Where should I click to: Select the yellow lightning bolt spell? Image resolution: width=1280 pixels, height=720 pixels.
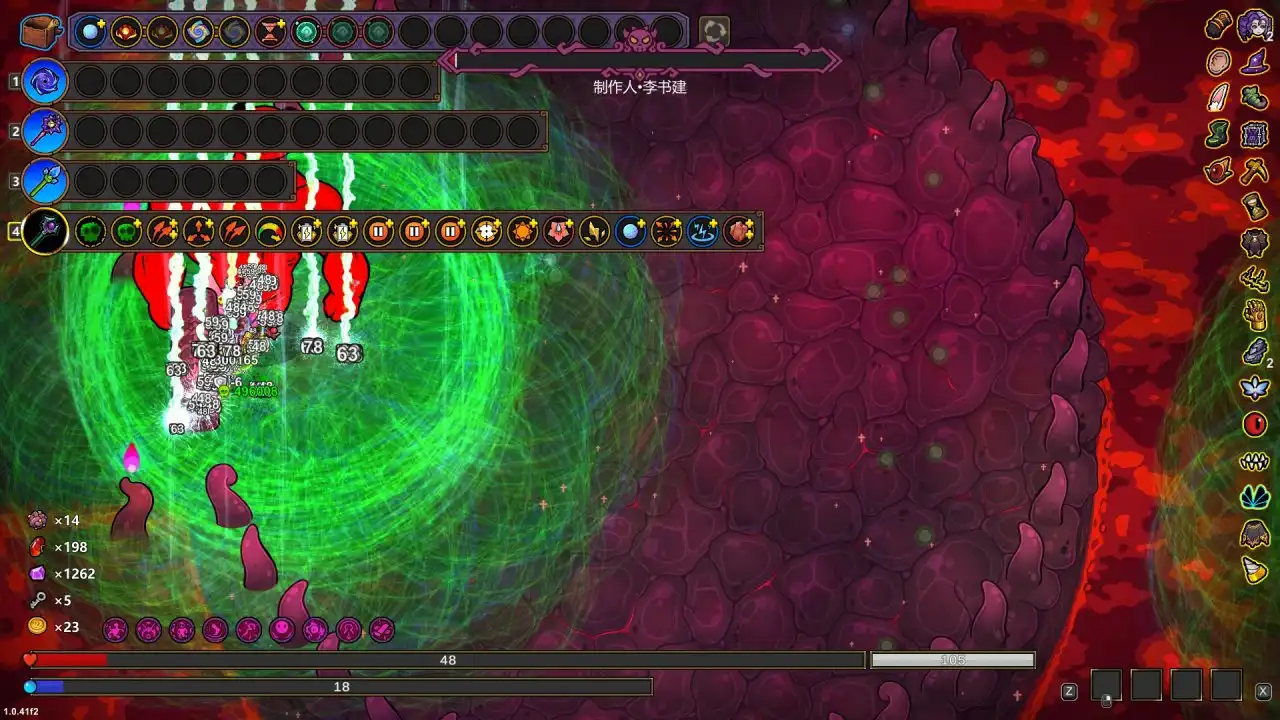click(x=593, y=232)
